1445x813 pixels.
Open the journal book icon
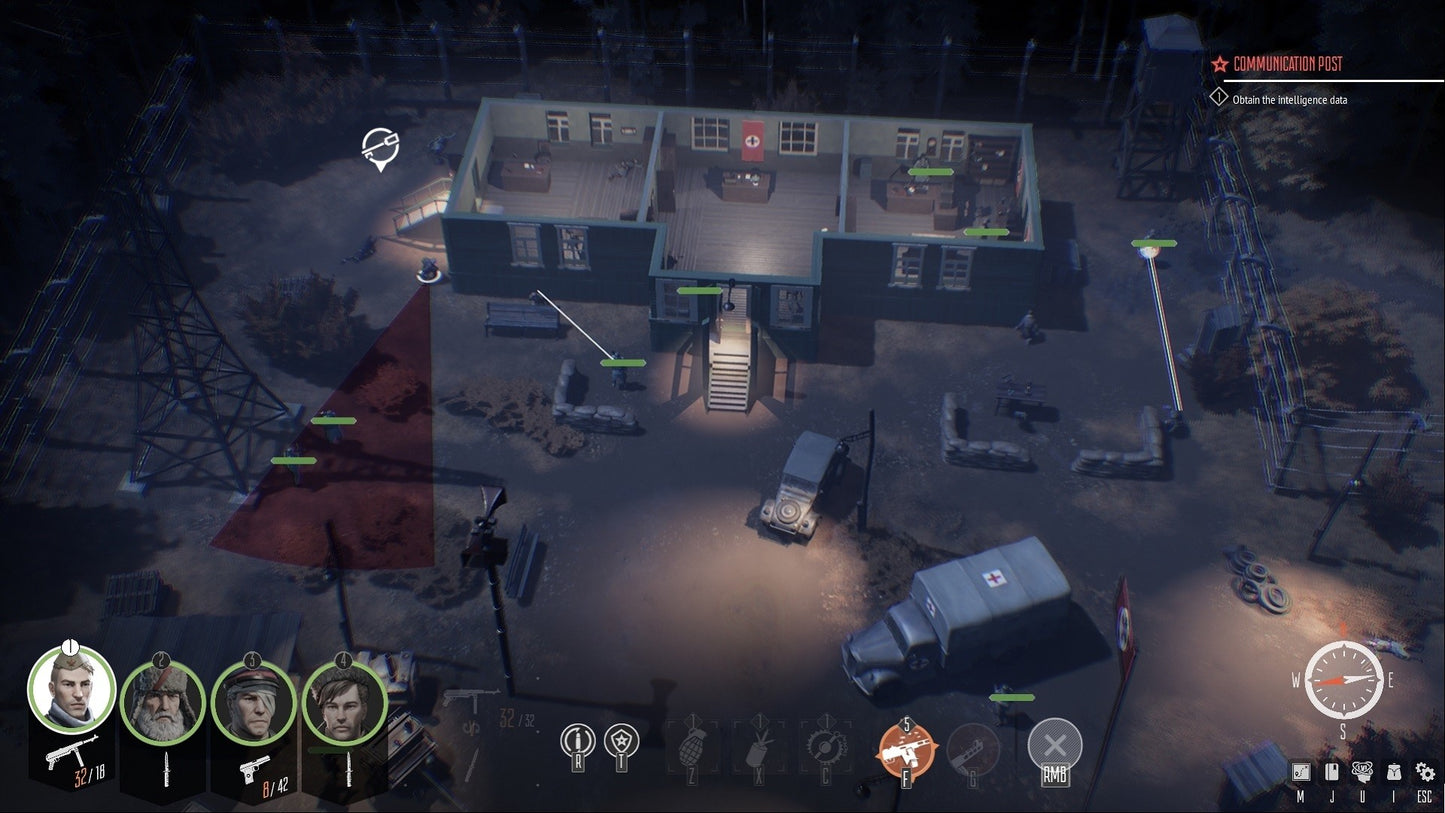pyautogui.click(x=1331, y=772)
